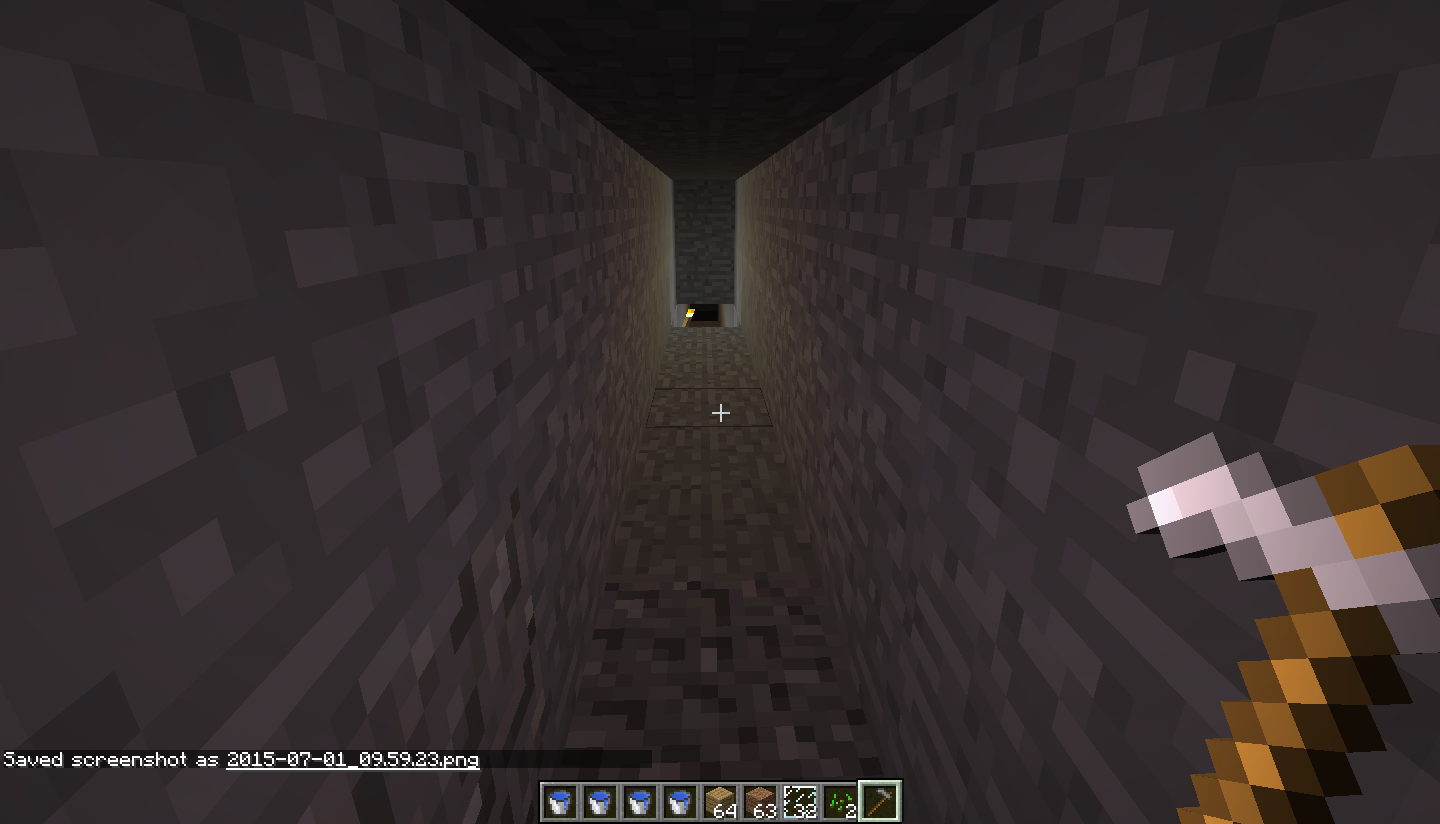Select the fourth water bucket slot

click(x=680, y=800)
